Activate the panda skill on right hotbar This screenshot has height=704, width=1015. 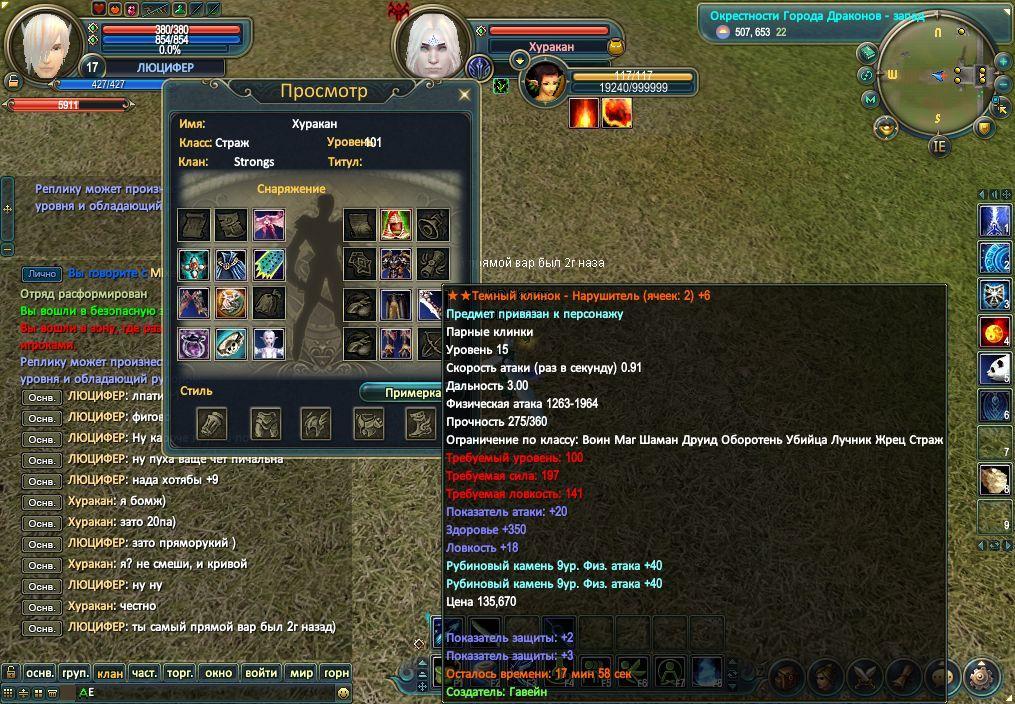(x=994, y=366)
